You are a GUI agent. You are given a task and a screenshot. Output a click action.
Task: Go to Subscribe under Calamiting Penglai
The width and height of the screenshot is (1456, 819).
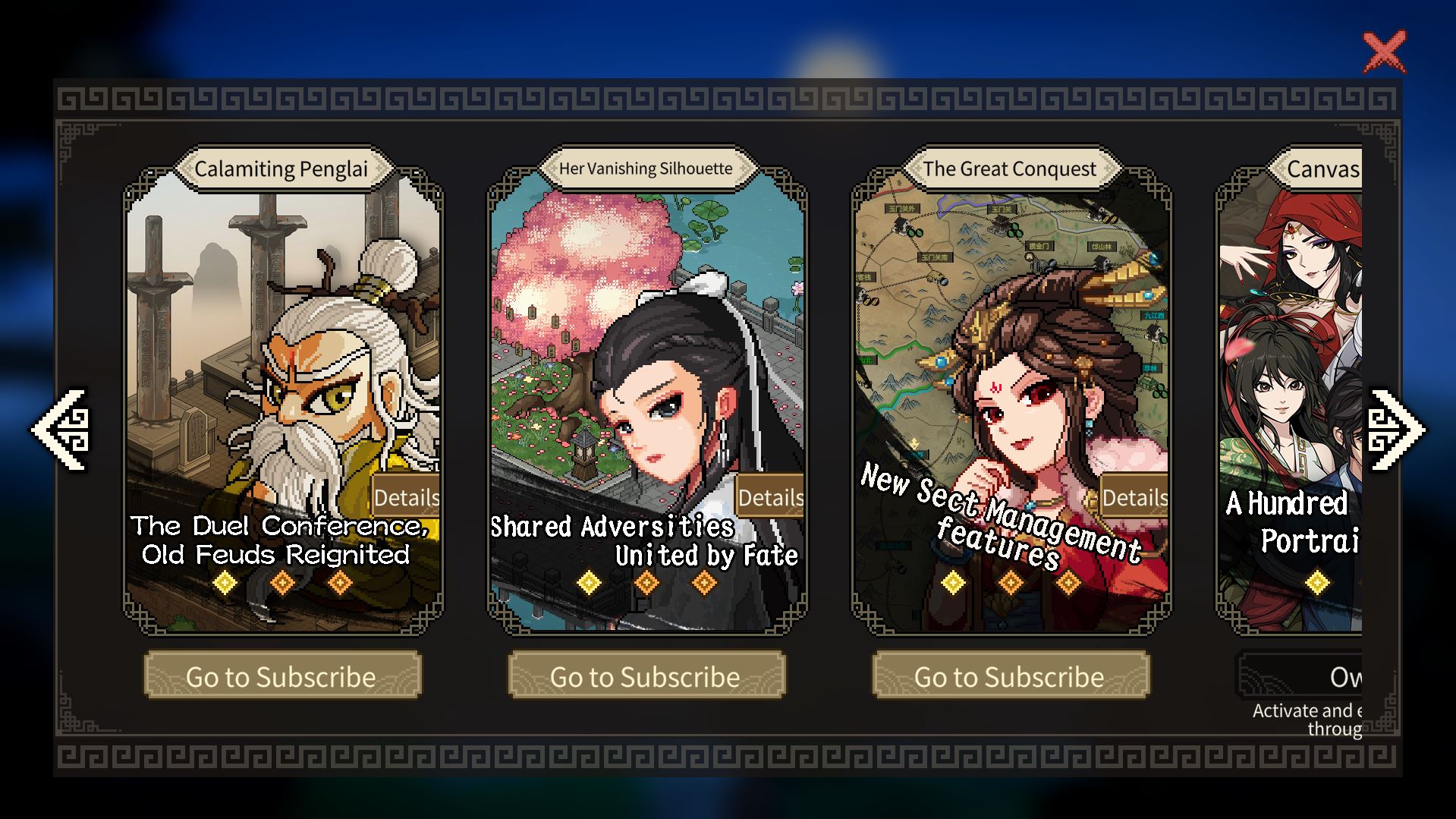281,675
